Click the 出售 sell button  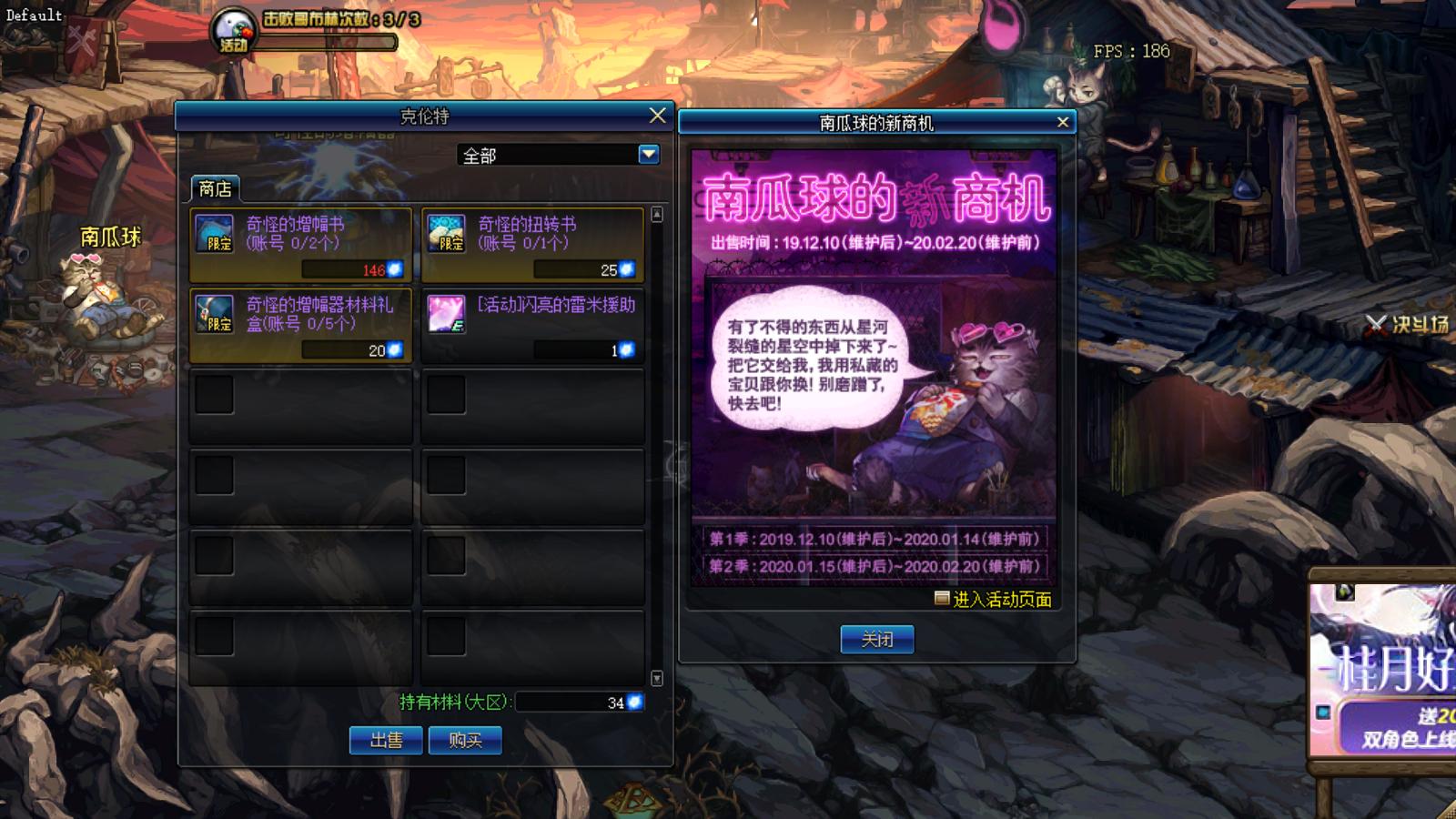click(388, 741)
